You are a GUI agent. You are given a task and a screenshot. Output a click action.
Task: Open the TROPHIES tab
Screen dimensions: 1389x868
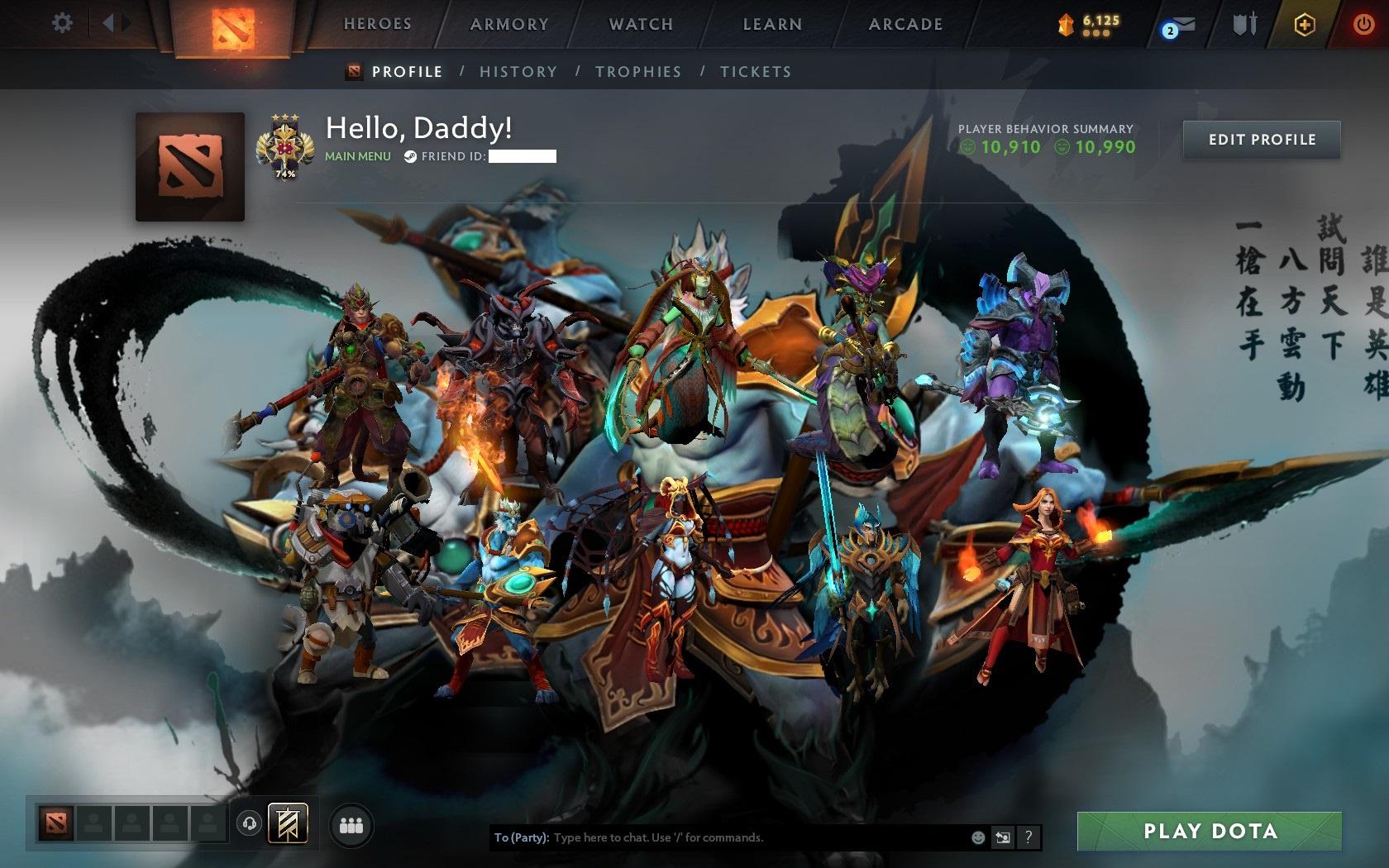[638, 72]
